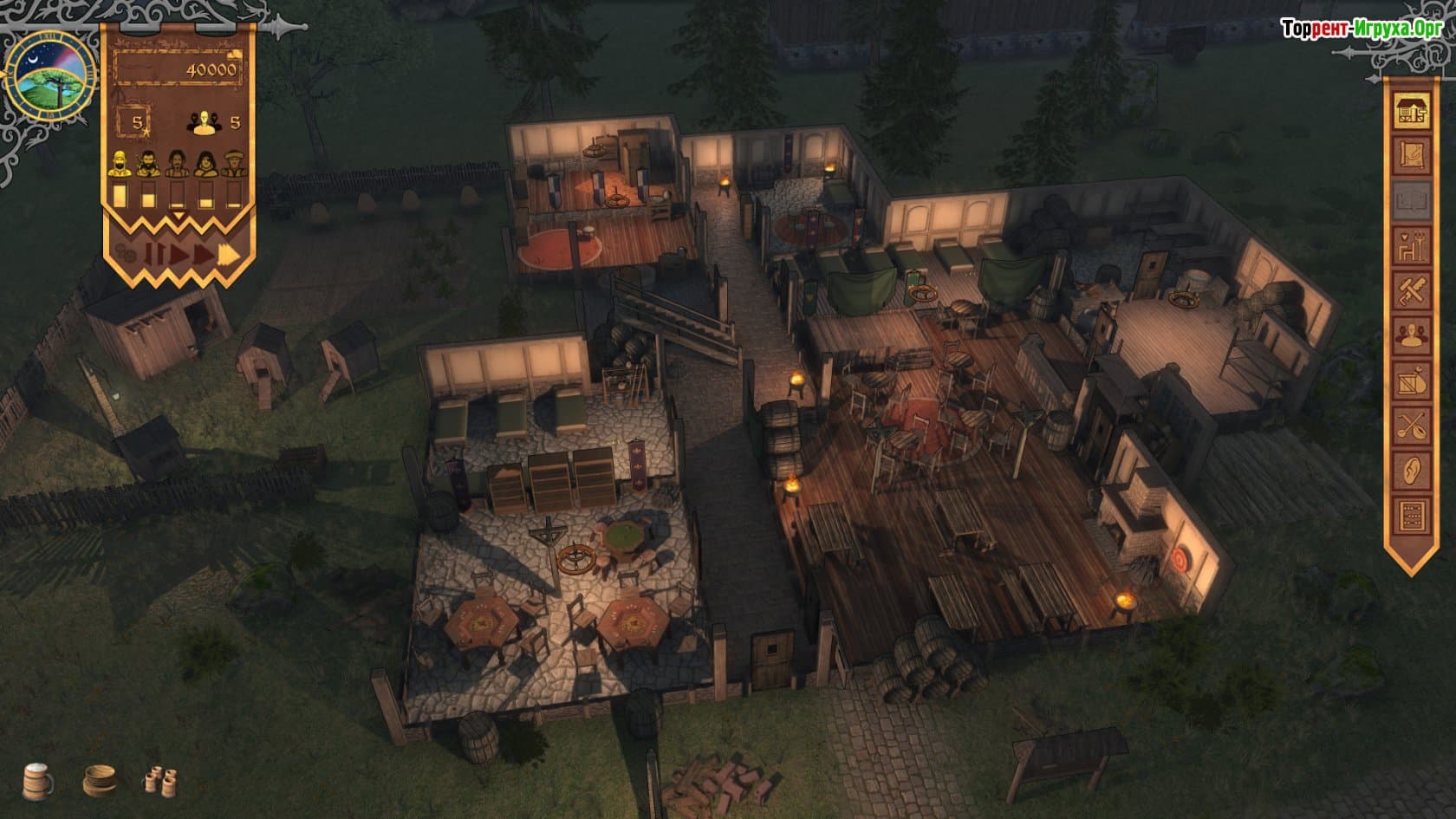Set game speed to fastest triple arrow
Screen dimensions: 1456x819
click(229, 254)
